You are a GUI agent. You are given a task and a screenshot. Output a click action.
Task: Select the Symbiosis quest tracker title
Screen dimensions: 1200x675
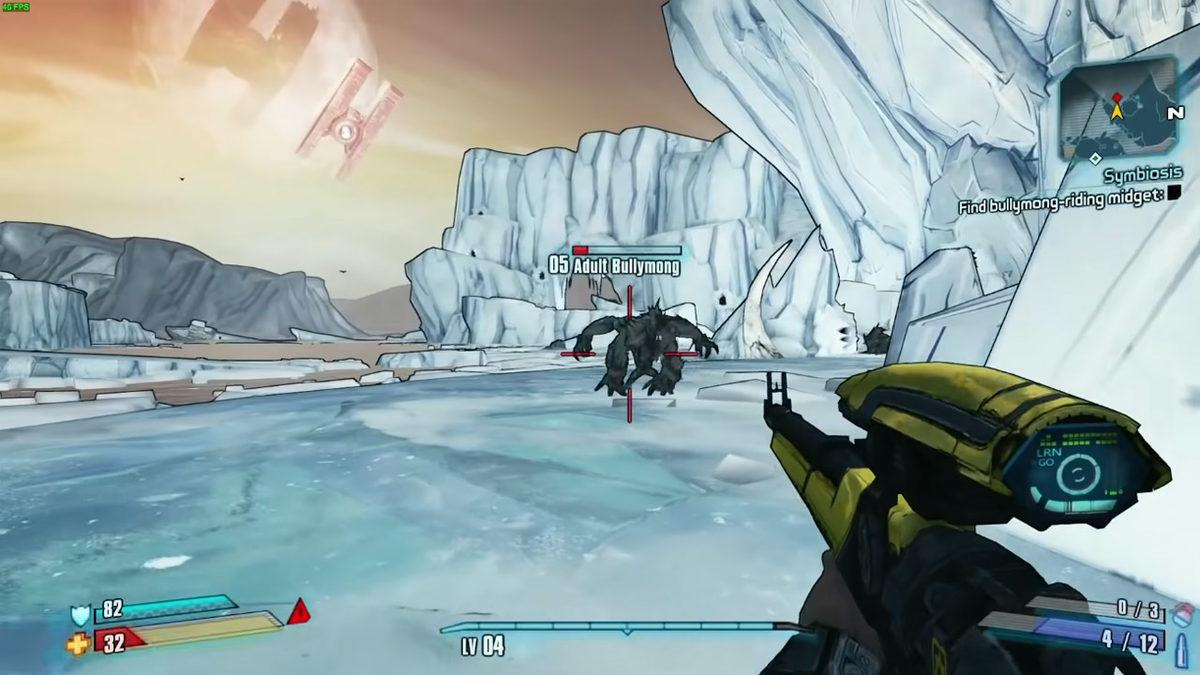[x=1143, y=175]
